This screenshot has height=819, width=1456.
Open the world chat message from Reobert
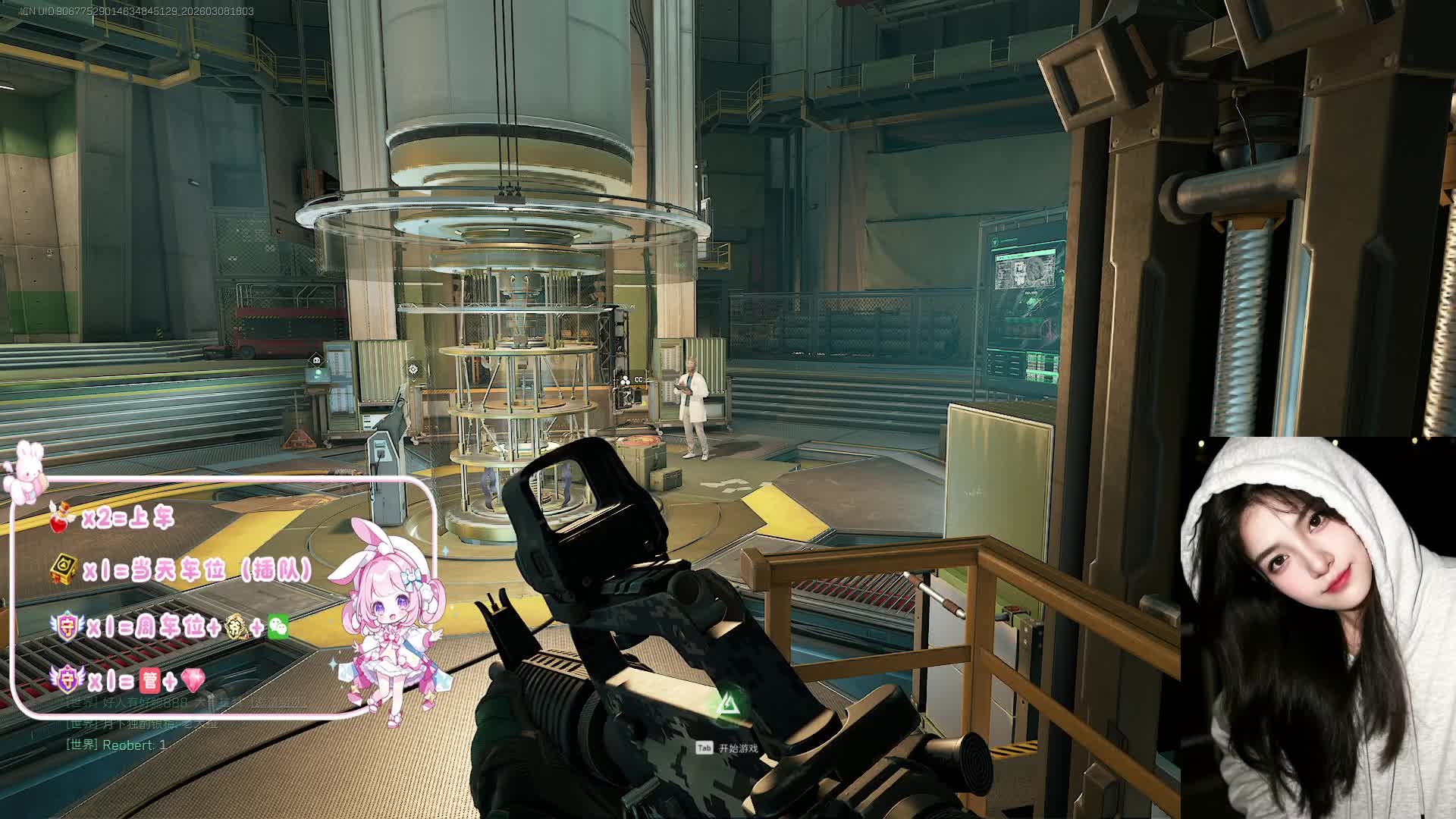[116, 745]
